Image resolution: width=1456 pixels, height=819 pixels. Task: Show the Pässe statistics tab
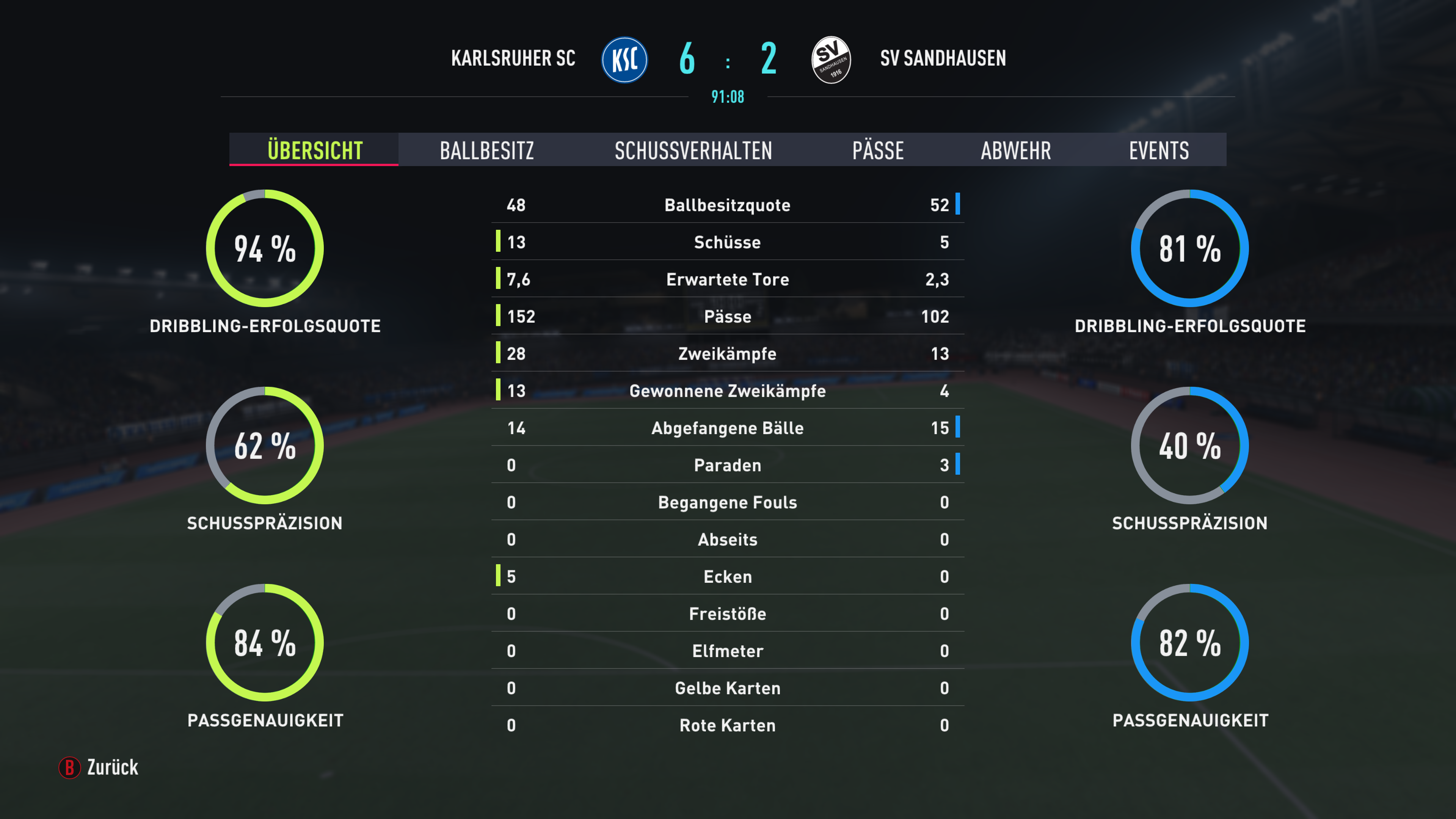point(878,151)
